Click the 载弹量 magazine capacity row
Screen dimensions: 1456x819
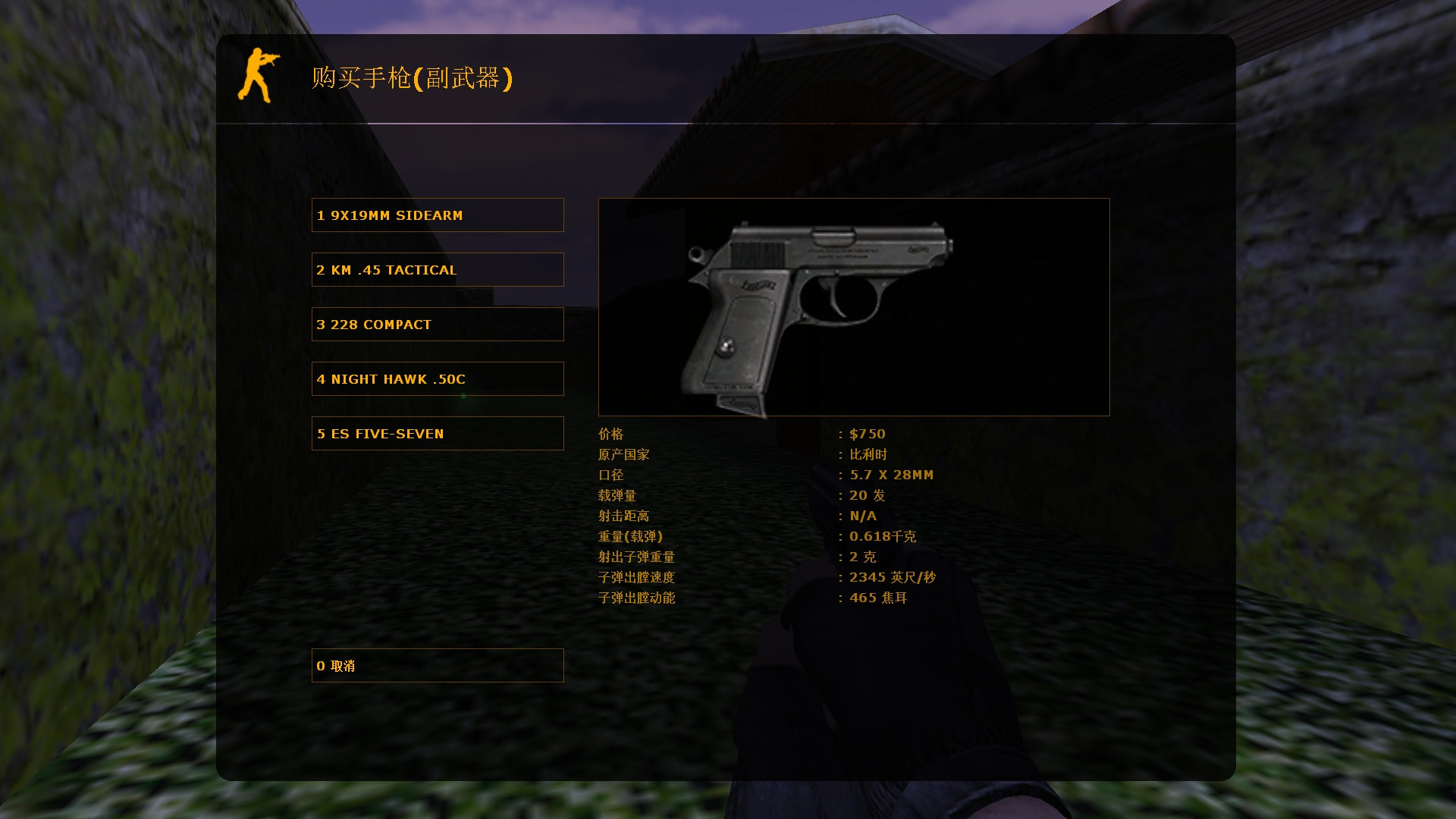tap(616, 495)
